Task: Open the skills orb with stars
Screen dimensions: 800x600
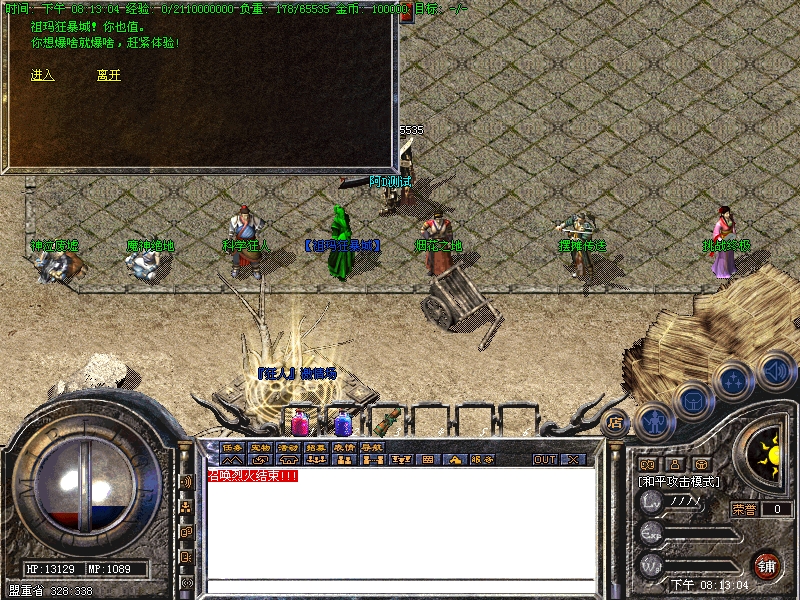Action: click(x=735, y=380)
